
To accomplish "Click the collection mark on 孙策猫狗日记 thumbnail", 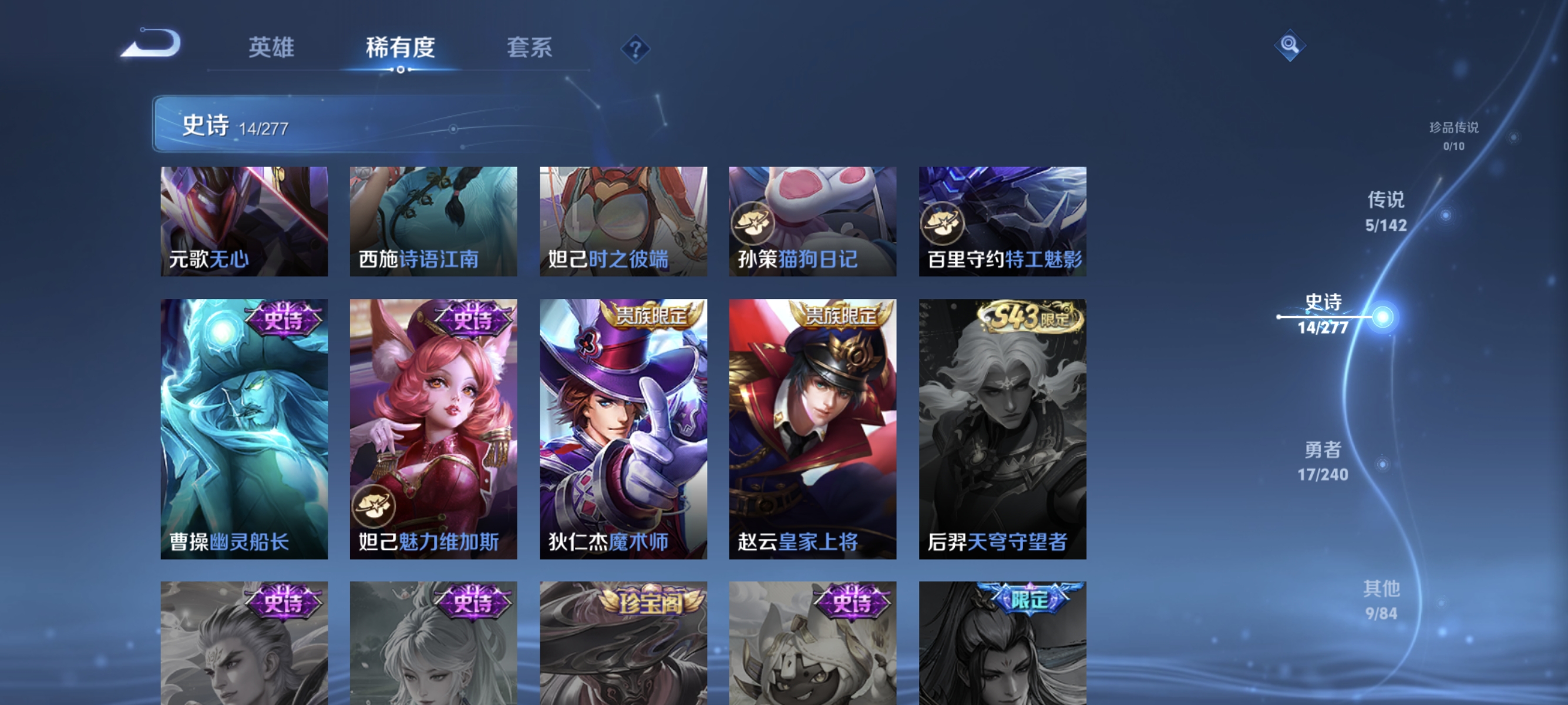I will point(754,224).
